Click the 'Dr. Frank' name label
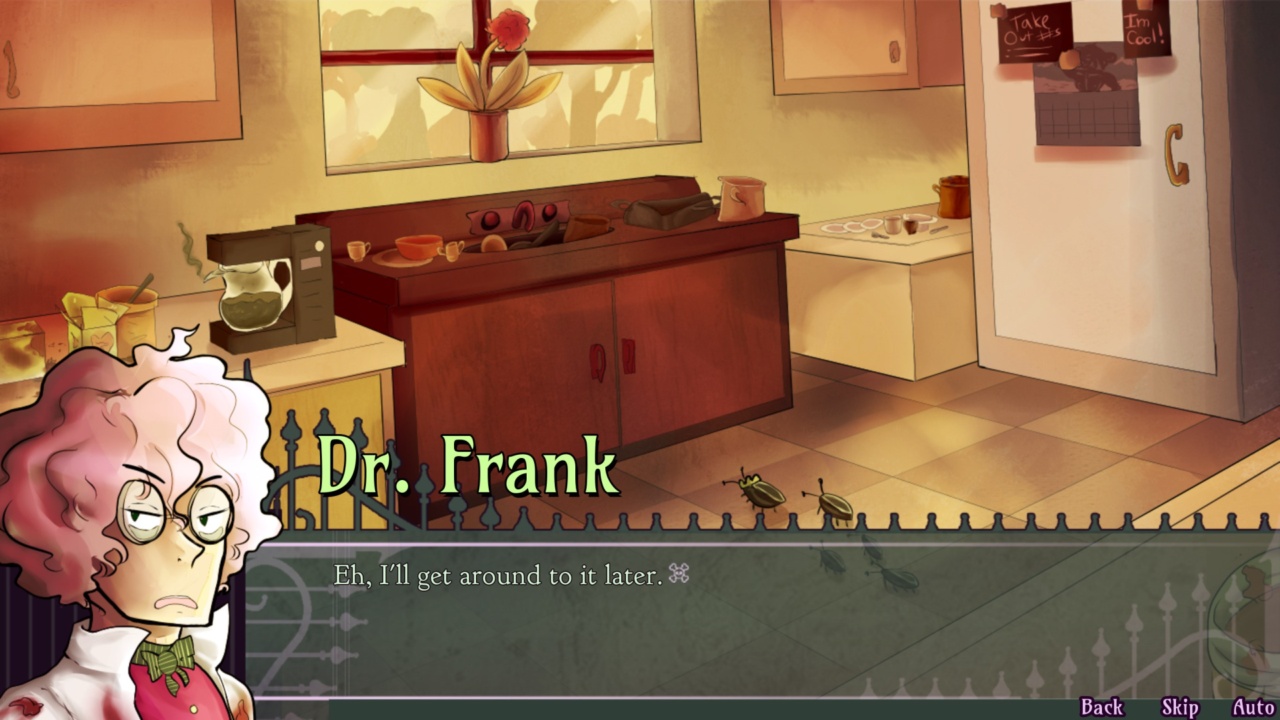 point(467,465)
